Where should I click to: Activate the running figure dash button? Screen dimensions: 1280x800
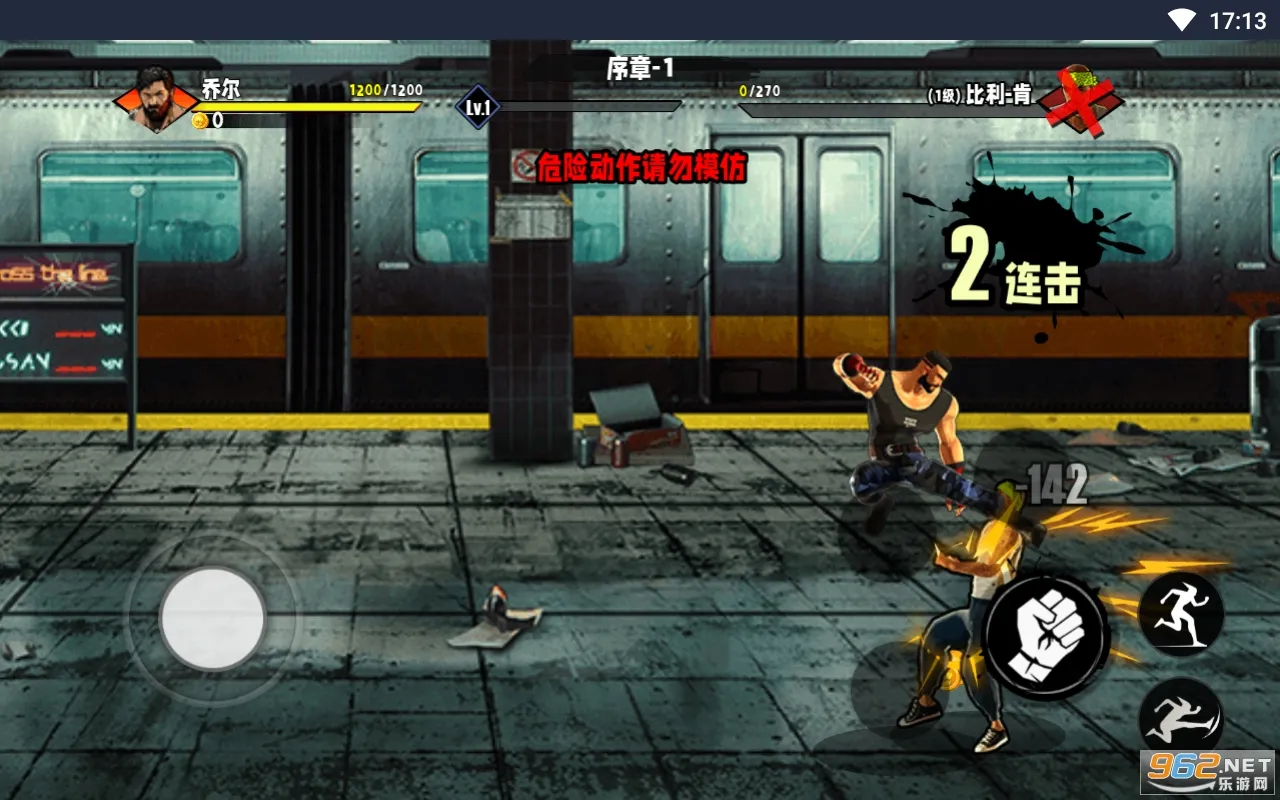(1181, 614)
